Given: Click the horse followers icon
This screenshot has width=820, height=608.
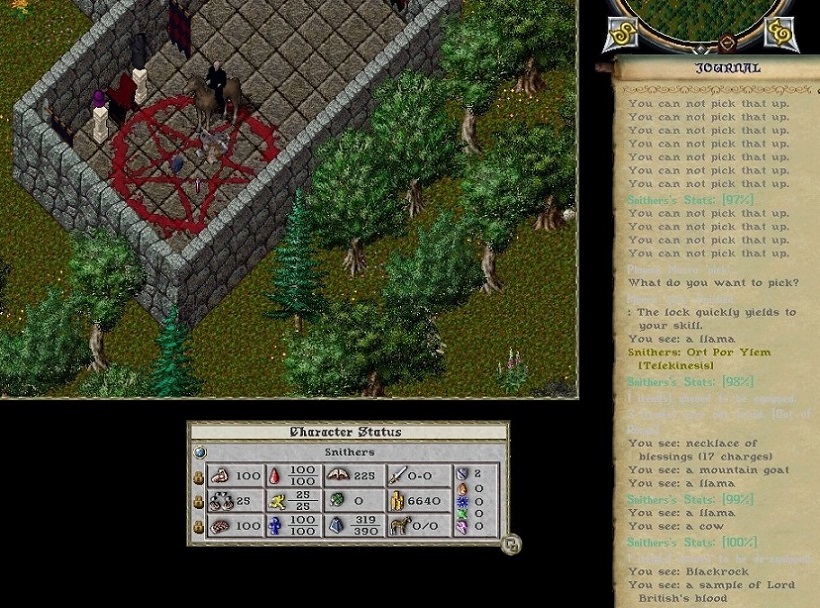Looking at the screenshot, I should [399, 523].
